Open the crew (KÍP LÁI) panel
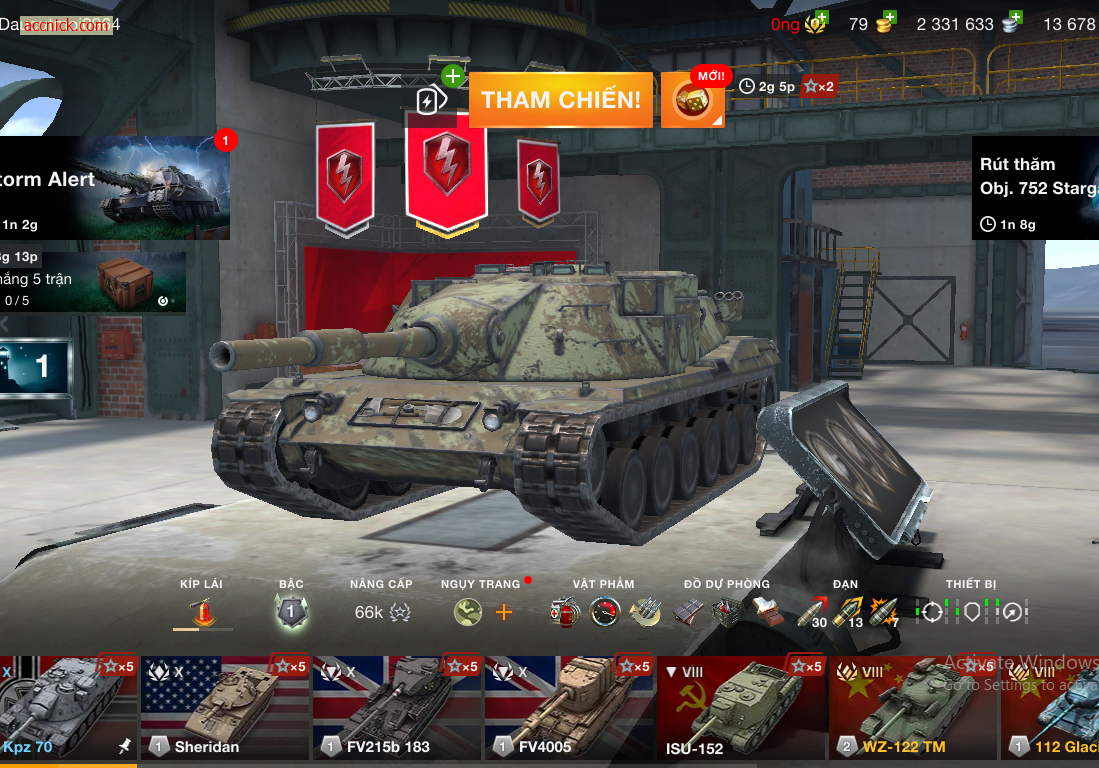 pos(202,611)
